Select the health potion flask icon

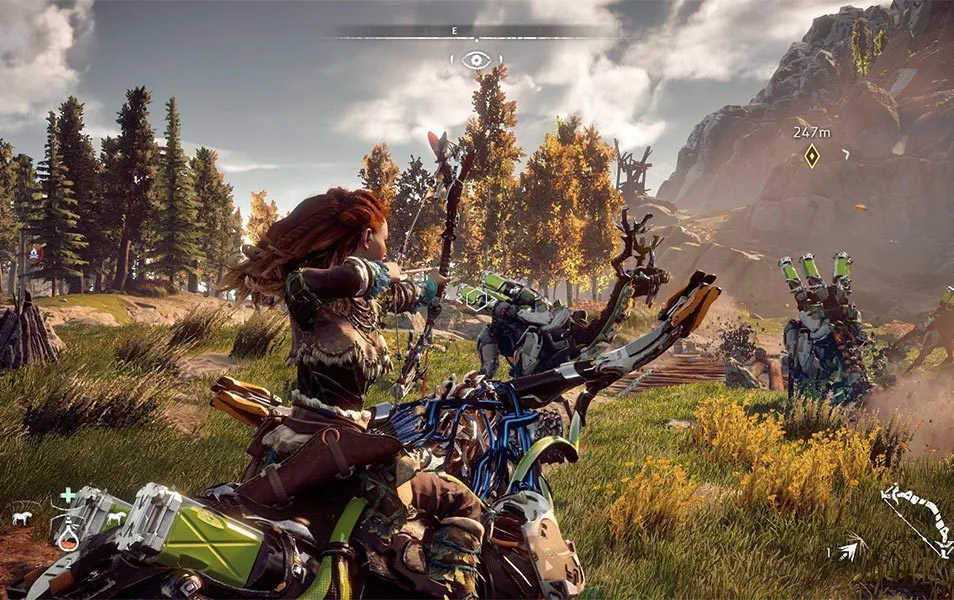(x=68, y=538)
